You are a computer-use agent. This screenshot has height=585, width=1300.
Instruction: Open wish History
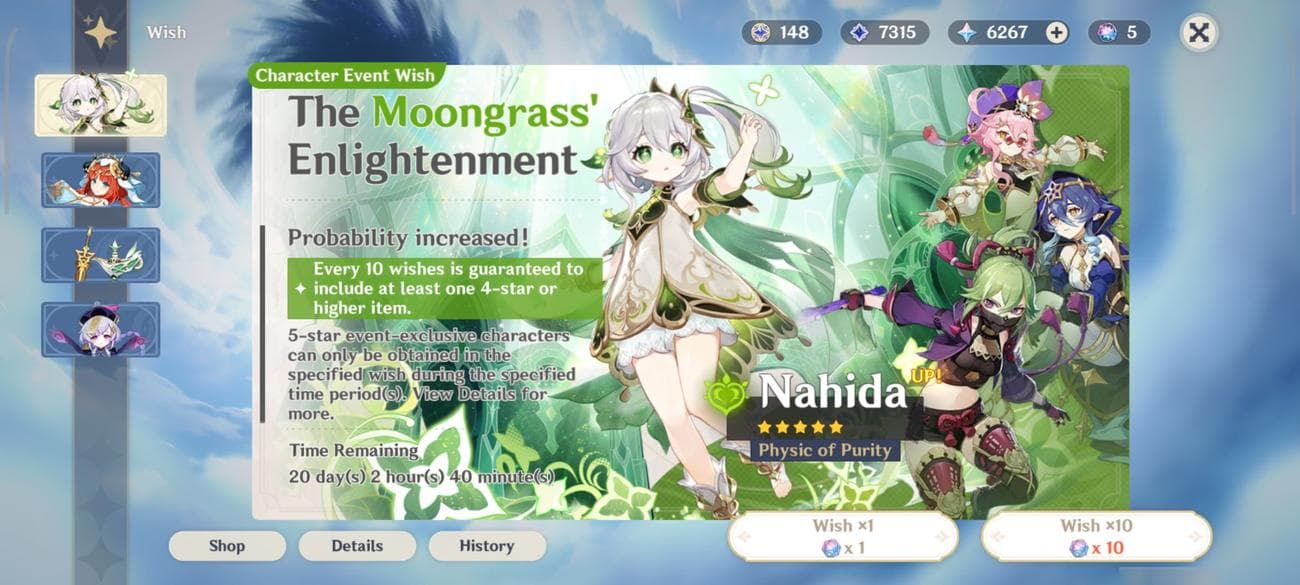(x=487, y=546)
